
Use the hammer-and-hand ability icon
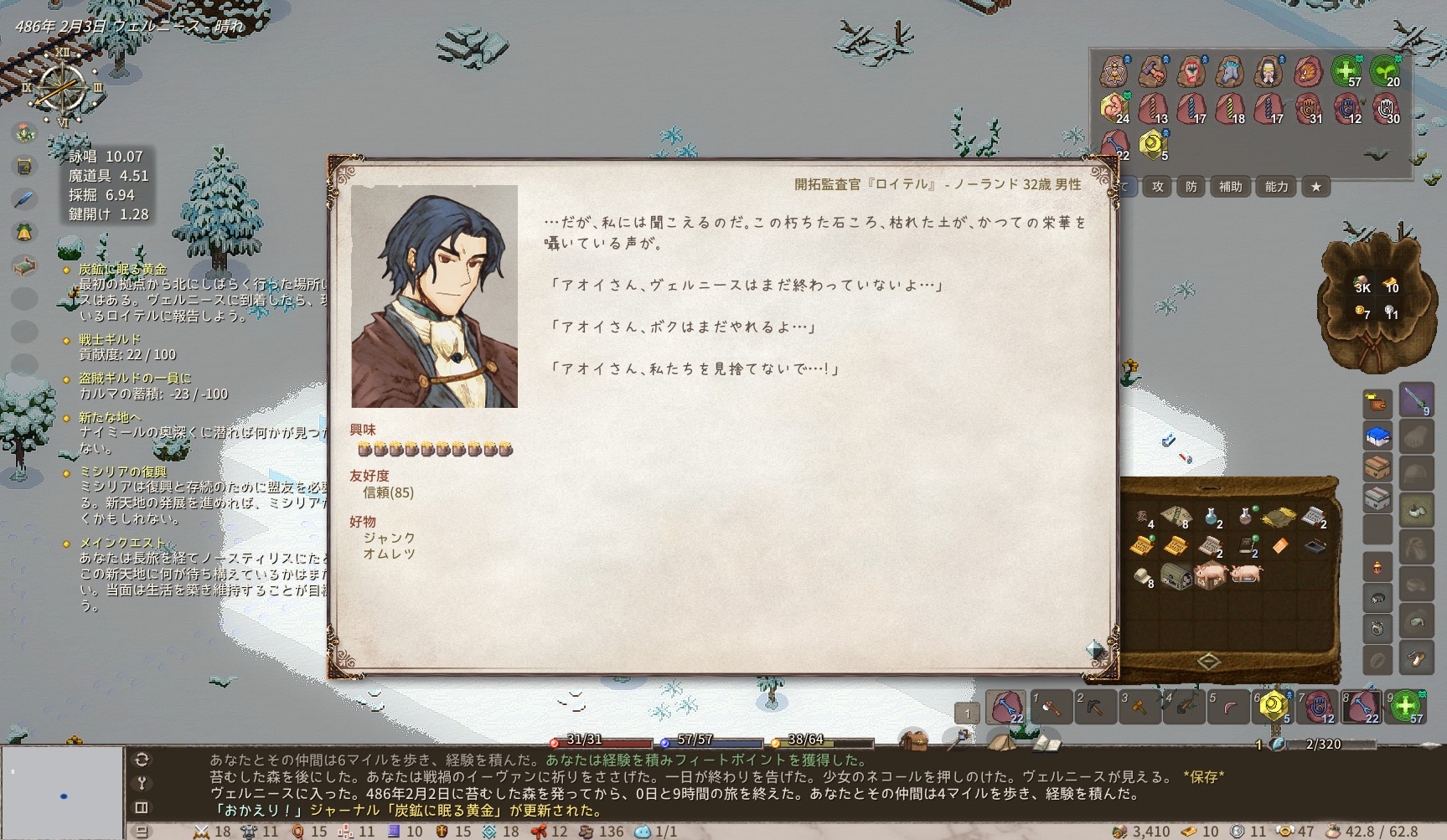click(x=1153, y=72)
